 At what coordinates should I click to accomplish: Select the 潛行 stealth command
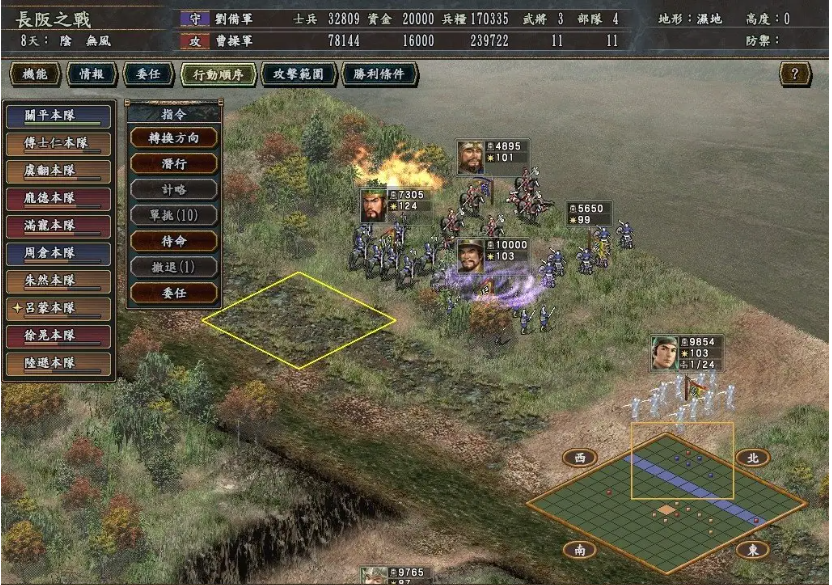(x=174, y=163)
